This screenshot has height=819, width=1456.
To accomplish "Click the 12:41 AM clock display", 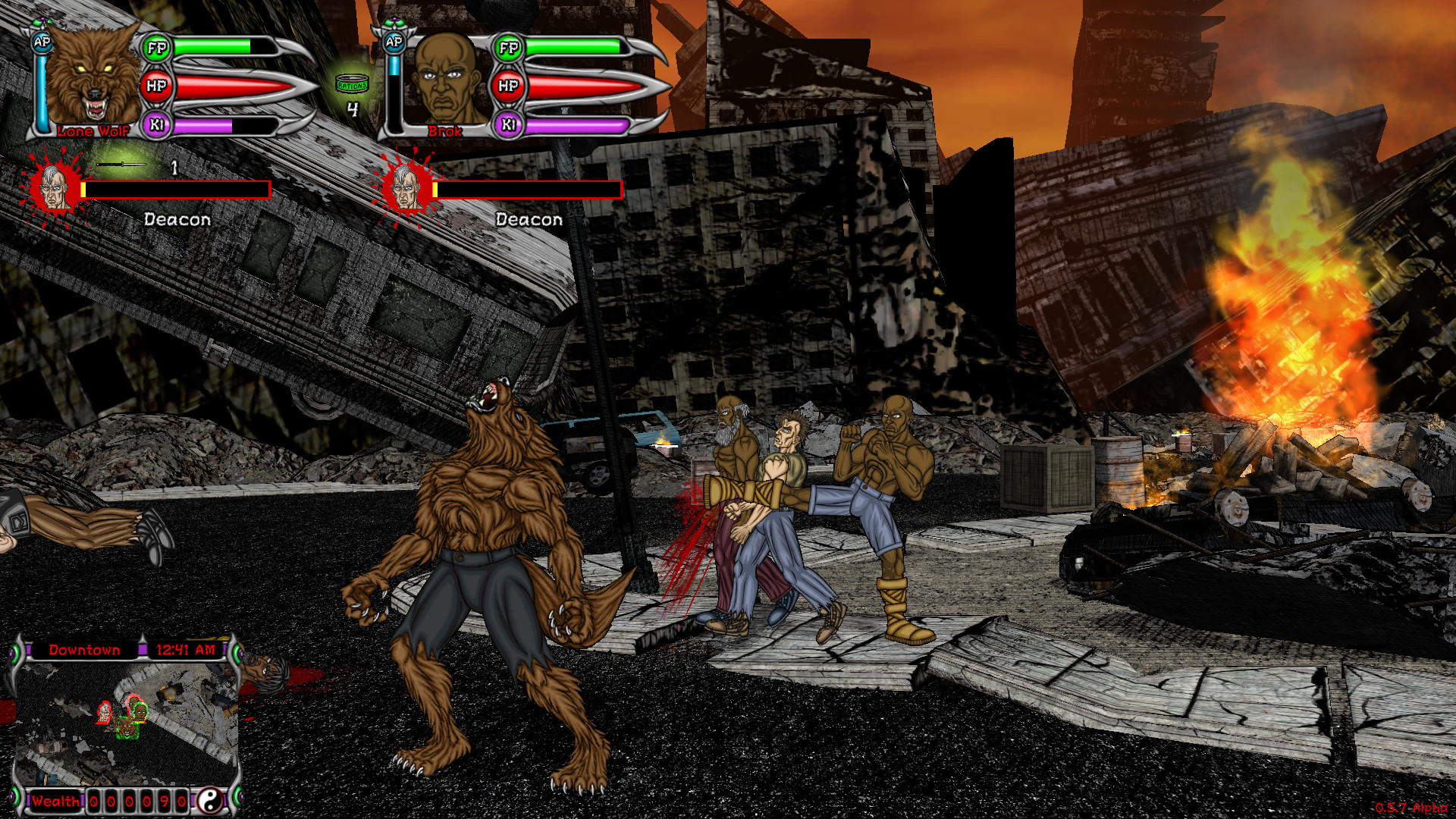I will 186,650.
